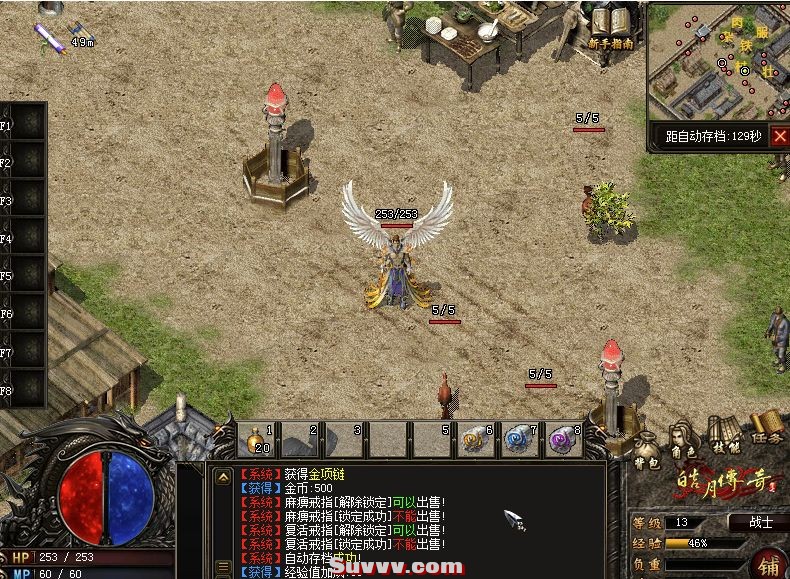
Task: Use the blue scroll in hotbar slot 7
Action: [520, 440]
